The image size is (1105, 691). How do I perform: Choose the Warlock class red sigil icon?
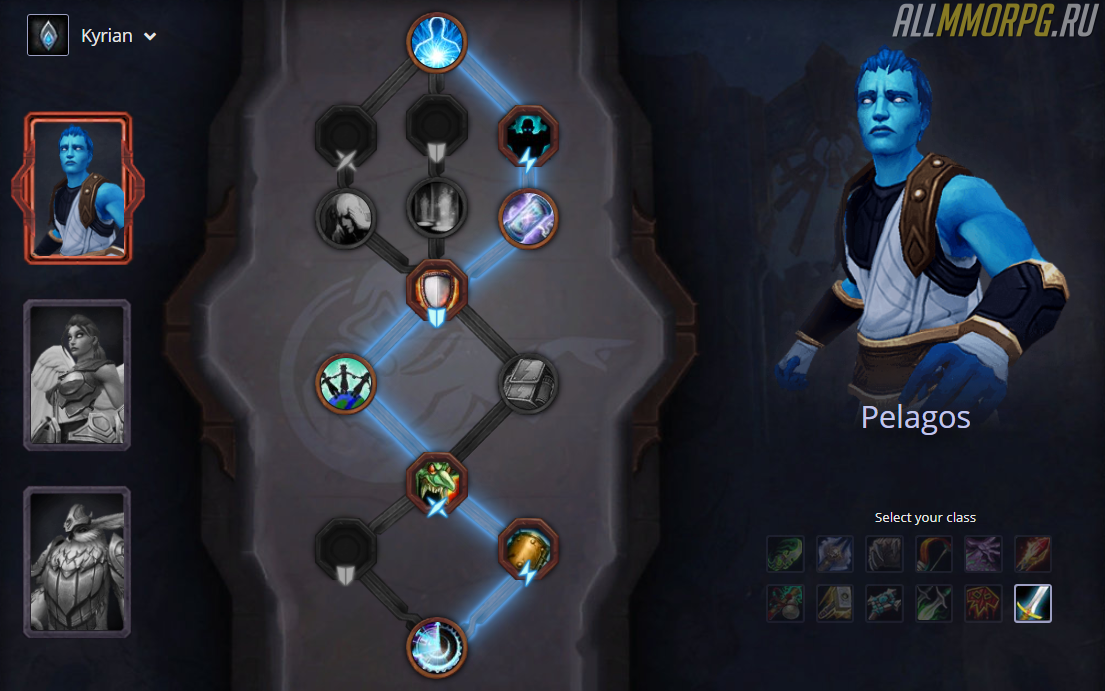pyautogui.click(x=983, y=603)
